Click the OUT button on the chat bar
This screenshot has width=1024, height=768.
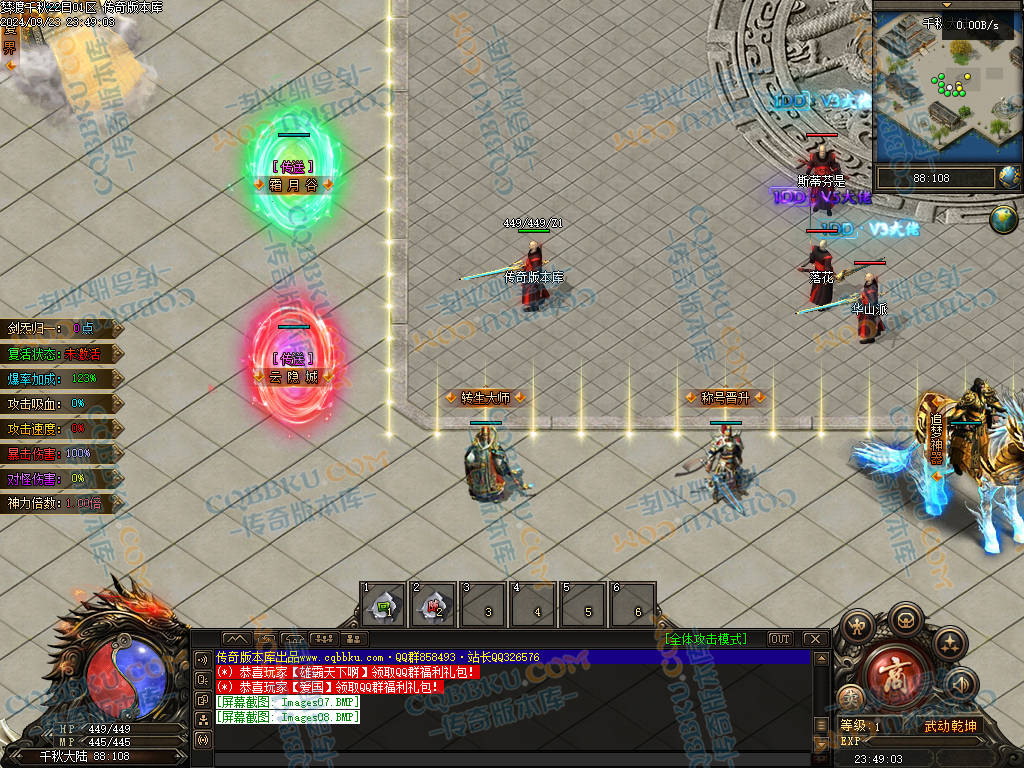[x=780, y=639]
